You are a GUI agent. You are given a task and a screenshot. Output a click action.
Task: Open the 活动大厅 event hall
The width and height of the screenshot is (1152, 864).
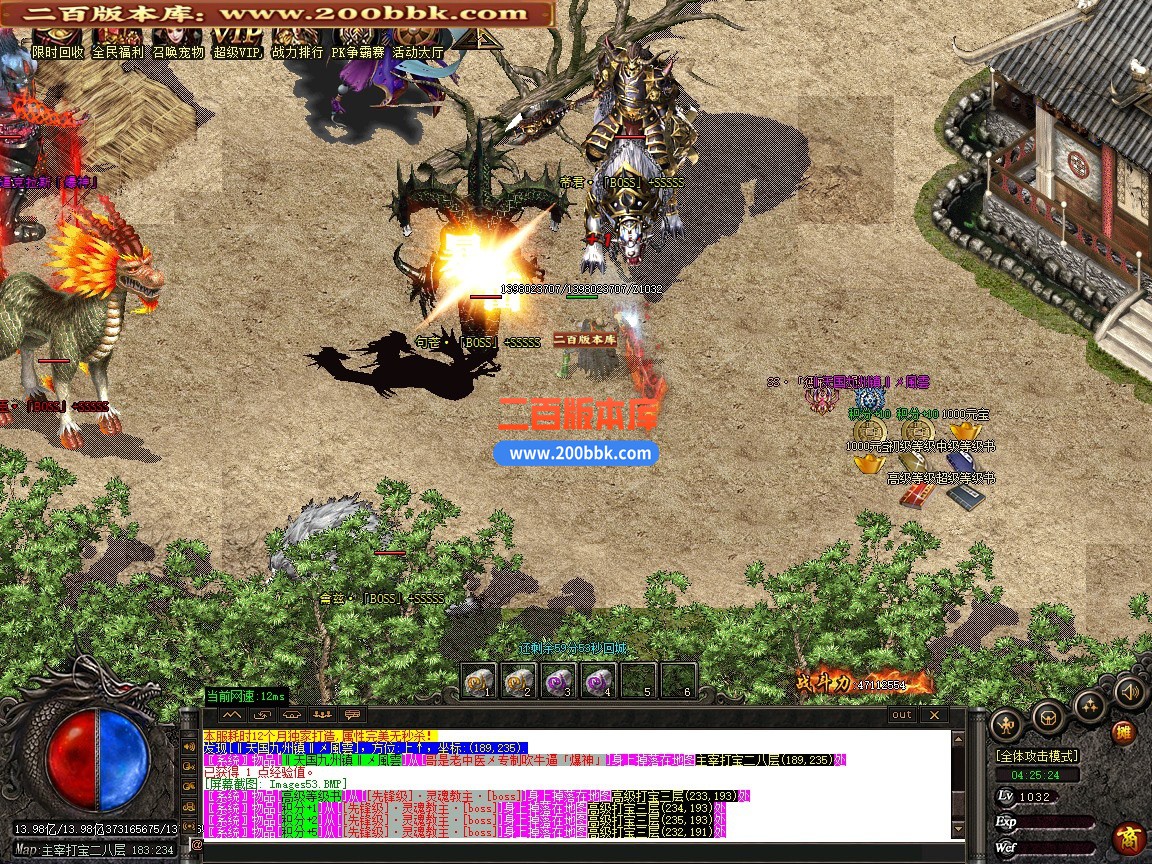pyautogui.click(x=418, y=44)
